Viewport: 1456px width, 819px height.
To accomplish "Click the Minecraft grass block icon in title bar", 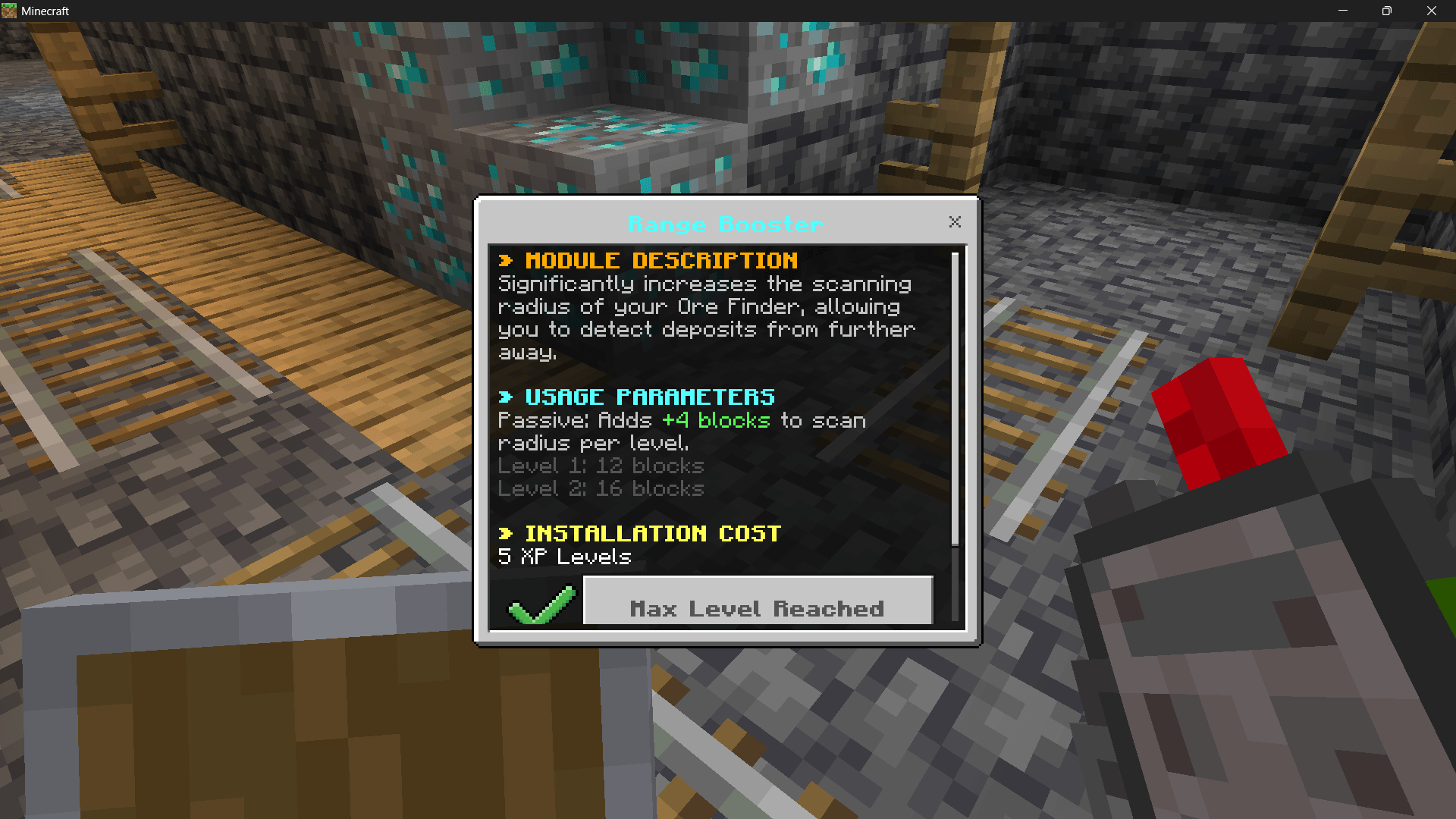I will pos(11,11).
